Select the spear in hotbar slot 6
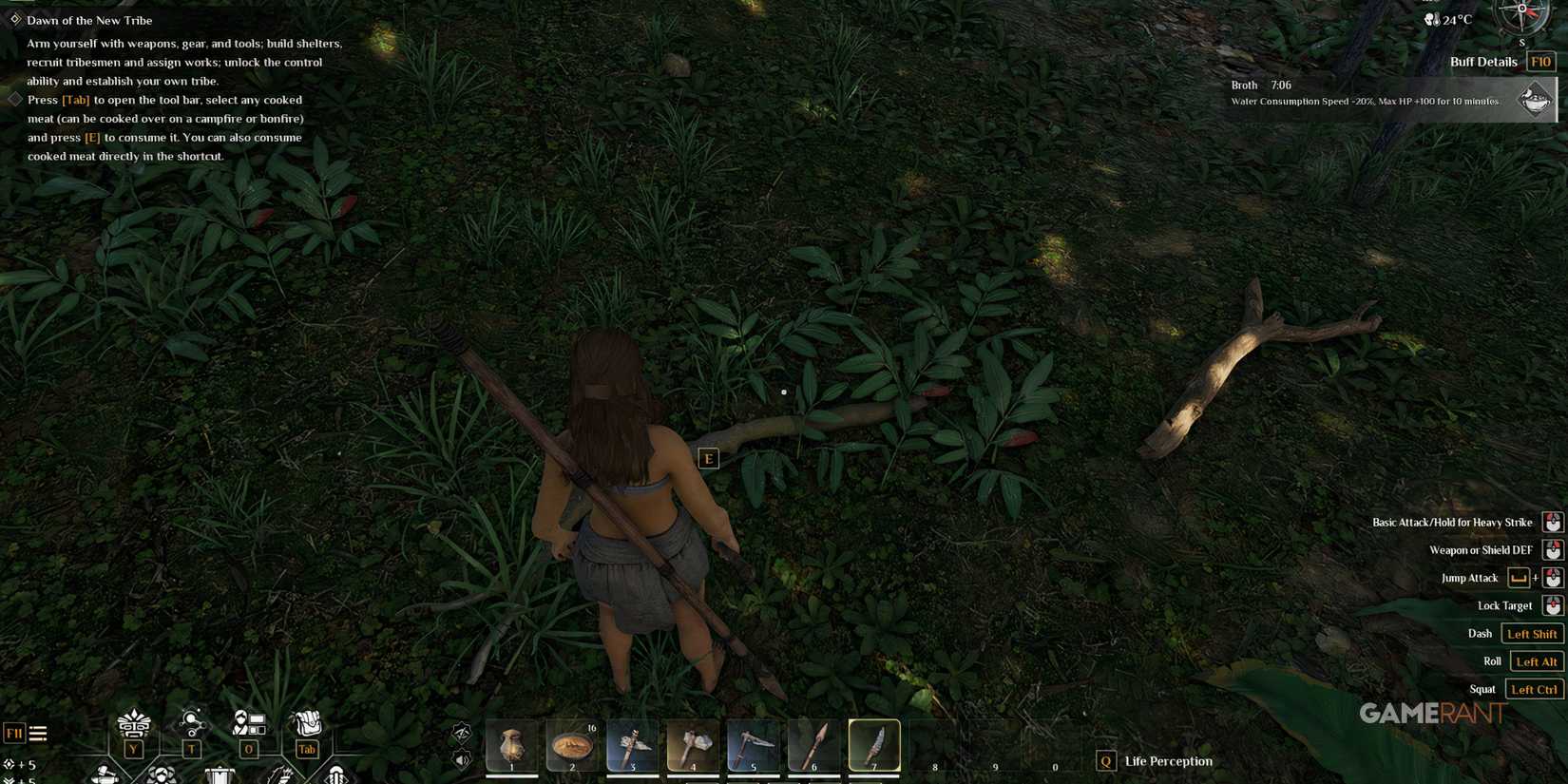 click(x=813, y=745)
